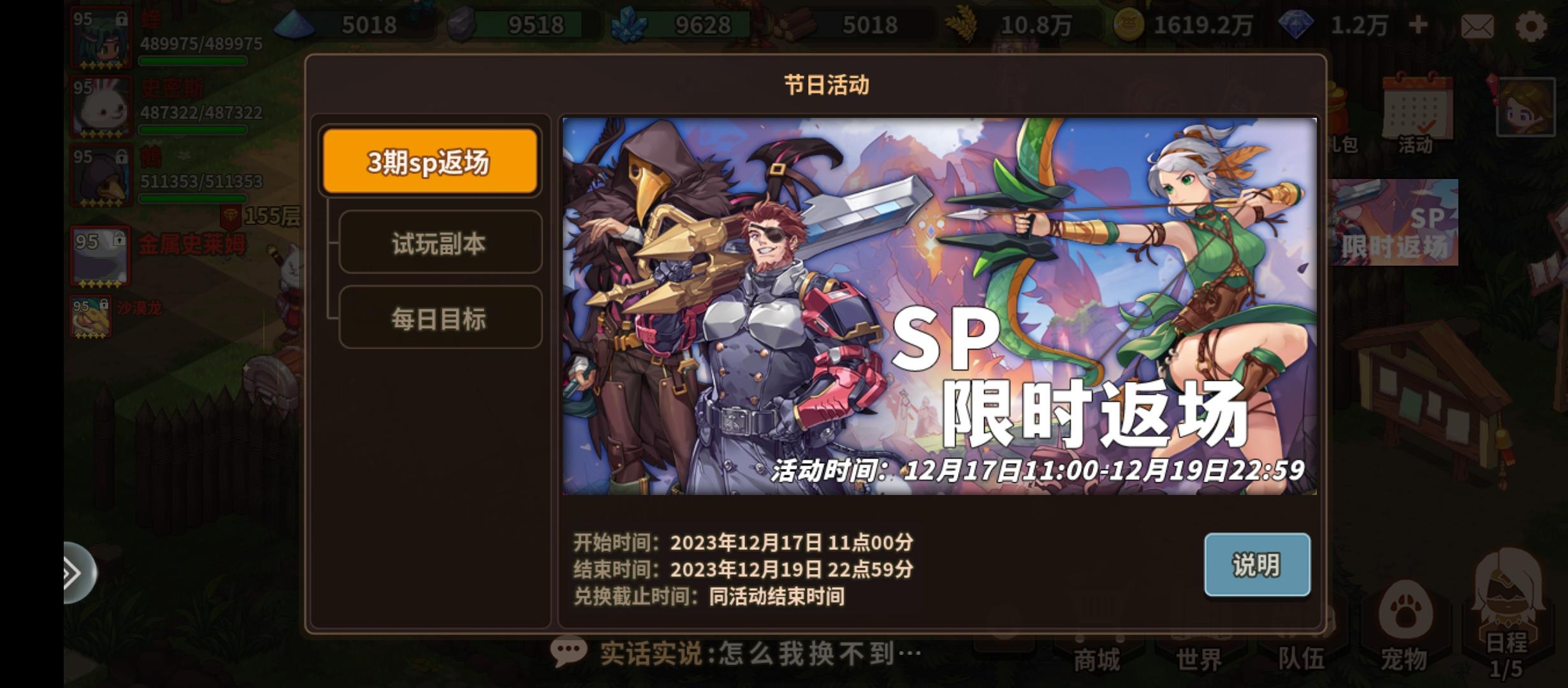Image resolution: width=1568 pixels, height=688 pixels.
Task: Toggle the lock on 鹤's portrait
Action: pos(122,156)
